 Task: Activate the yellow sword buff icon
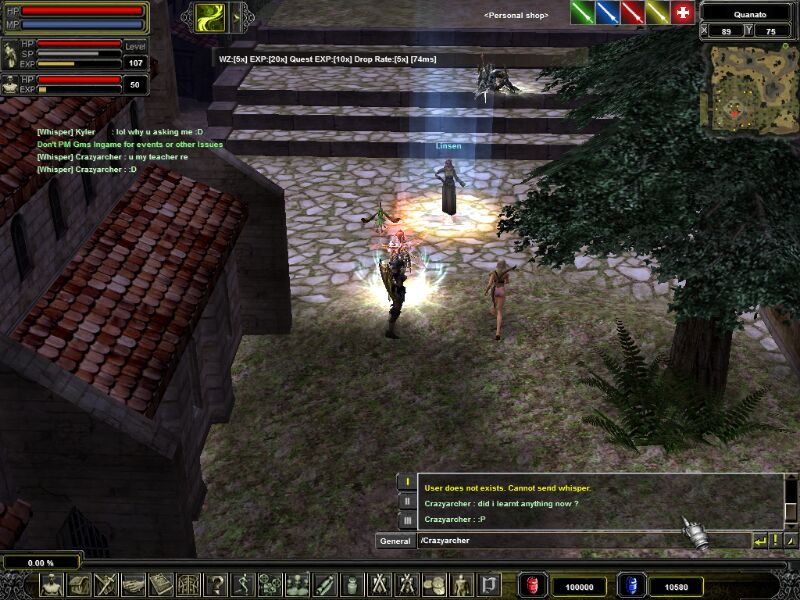click(657, 12)
